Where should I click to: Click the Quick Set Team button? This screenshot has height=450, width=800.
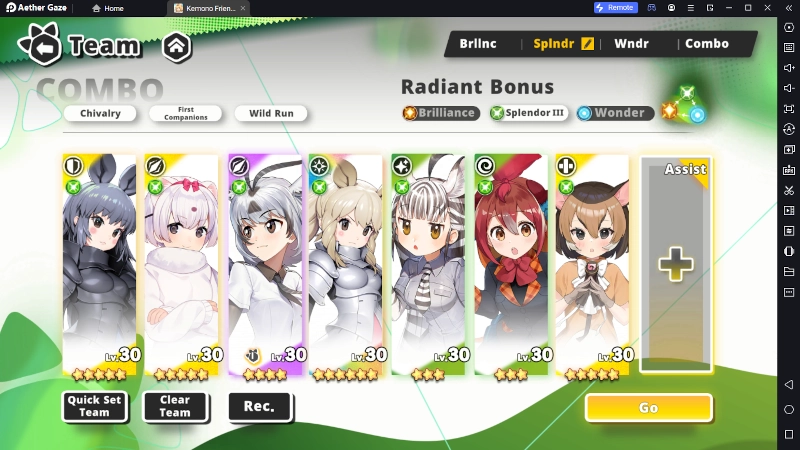pyautogui.click(x=94, y=406)
